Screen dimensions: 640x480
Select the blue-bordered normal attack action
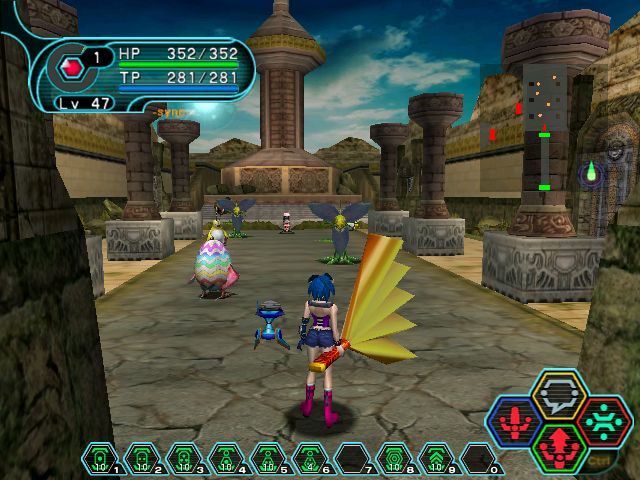click(x=516, y=420)
